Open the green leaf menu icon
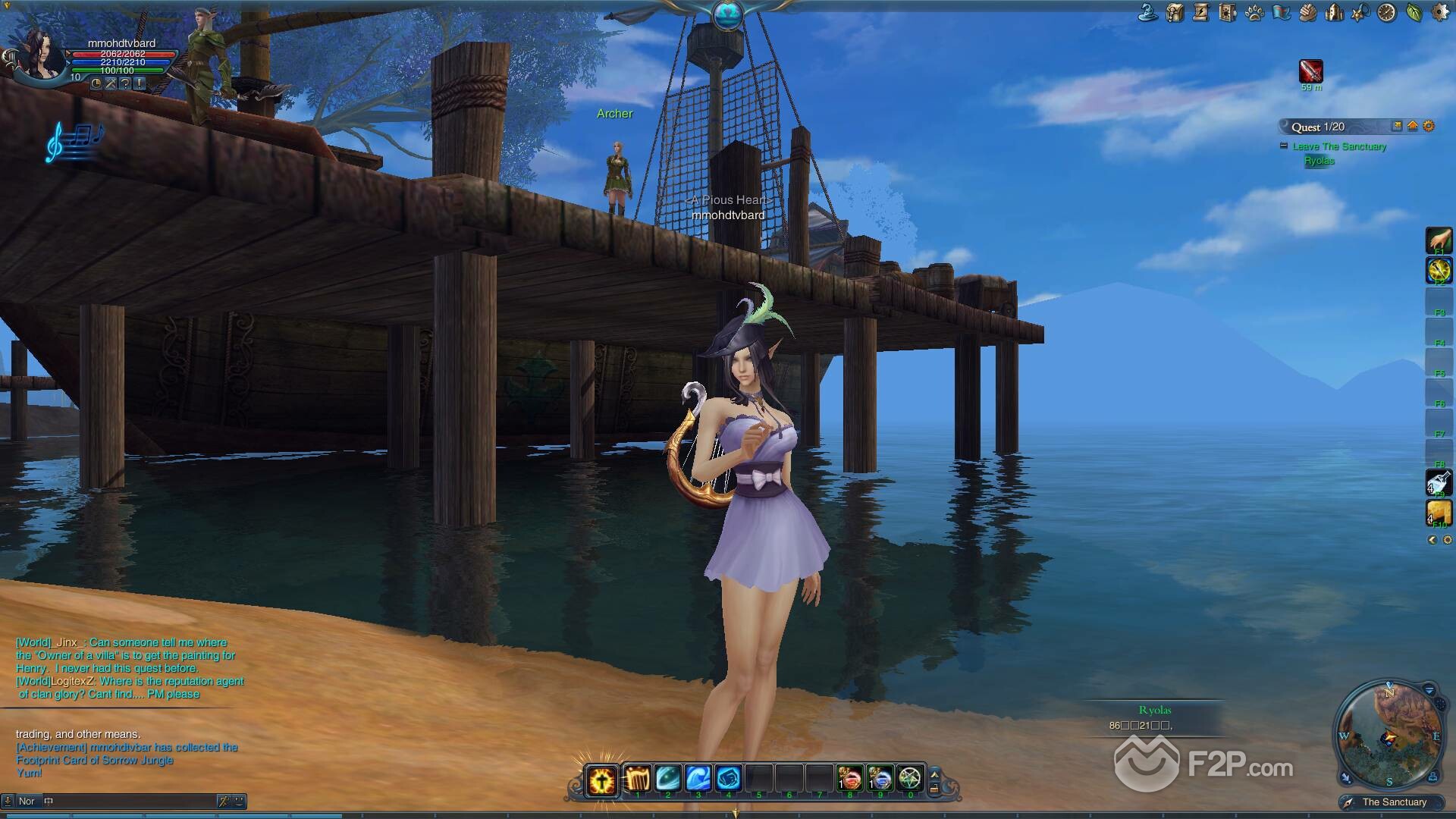 click(1414, 12)
